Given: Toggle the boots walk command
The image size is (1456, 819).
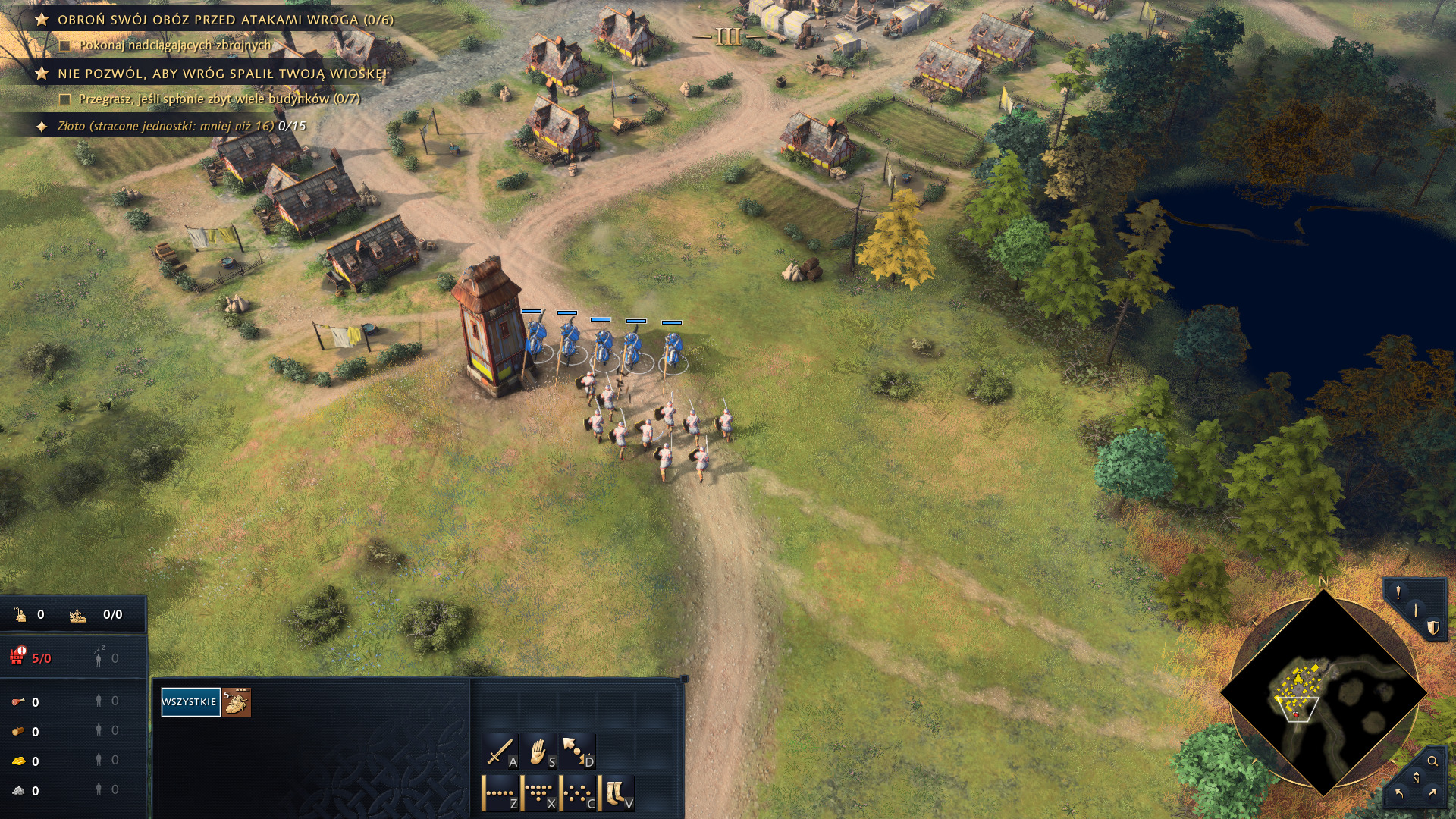Looking at the screenshot, I should pyautogui.click(x=617, y=792).
